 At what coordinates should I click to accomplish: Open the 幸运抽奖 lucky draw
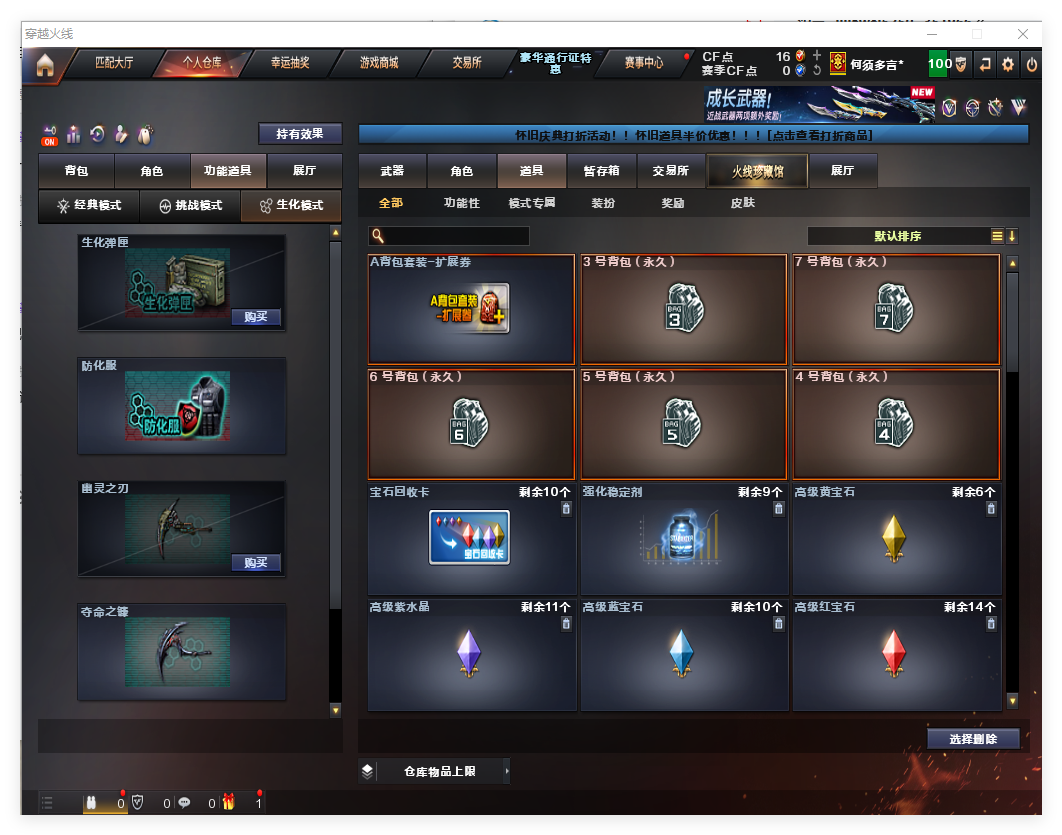click(290, 63)
